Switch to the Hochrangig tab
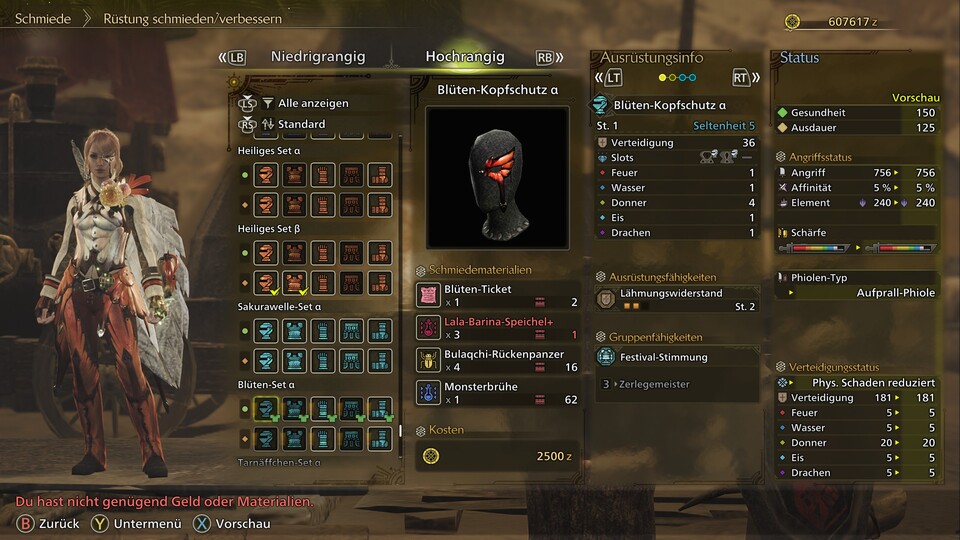 (x=465, y=57)
